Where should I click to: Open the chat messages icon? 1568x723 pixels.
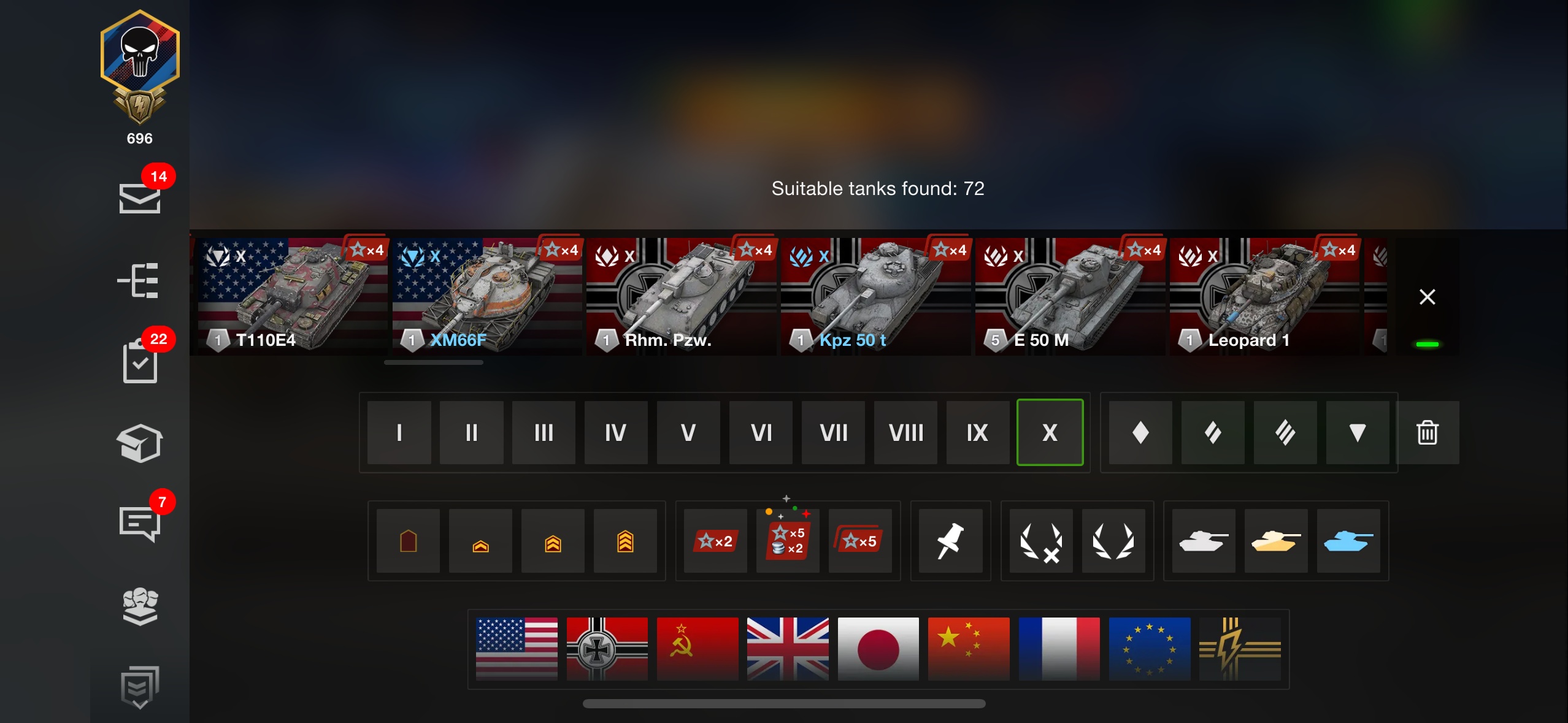[x=140, y=524]
